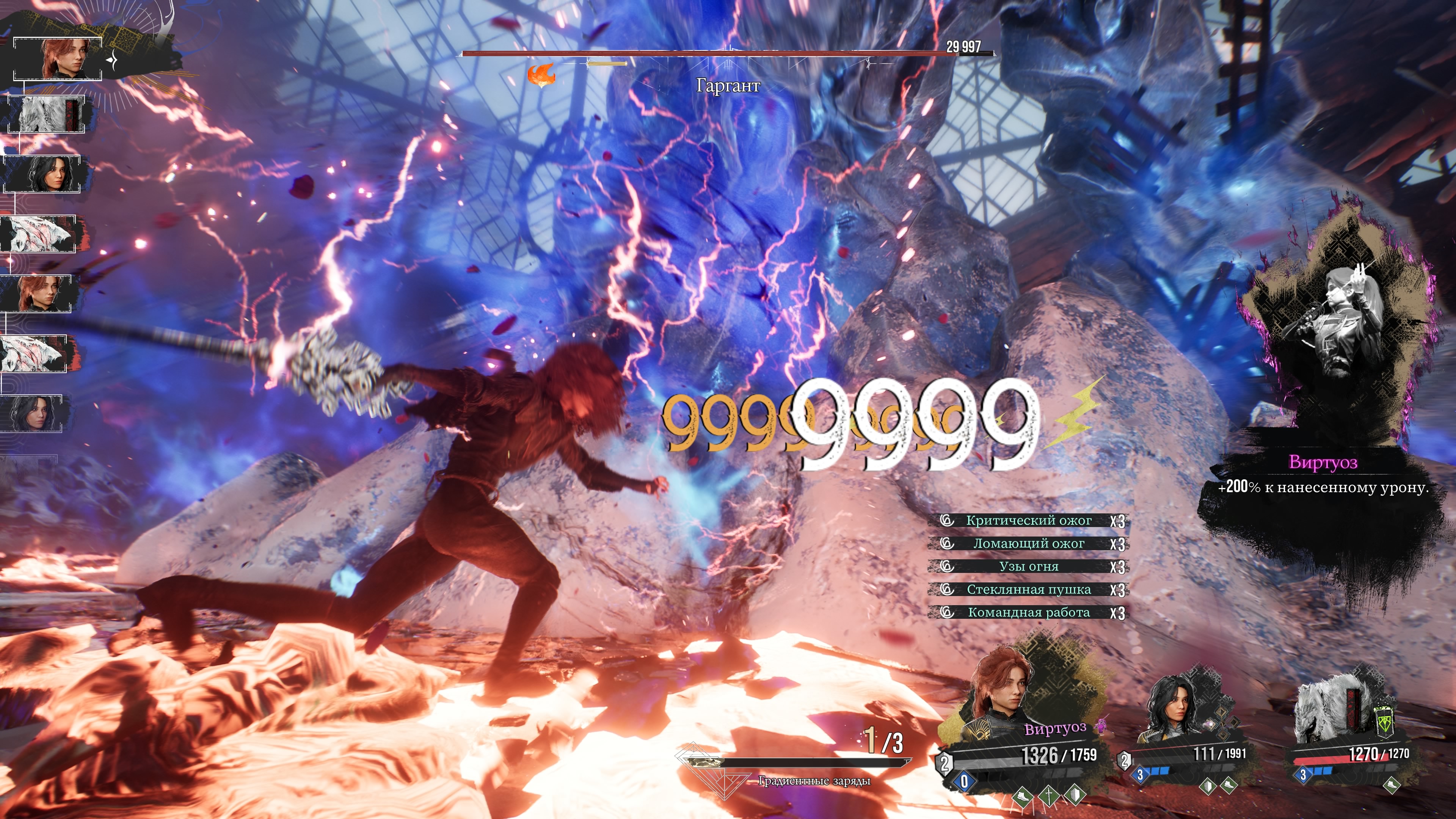
Task: Choose the Командная работа picto entry
Action: 1028,613
